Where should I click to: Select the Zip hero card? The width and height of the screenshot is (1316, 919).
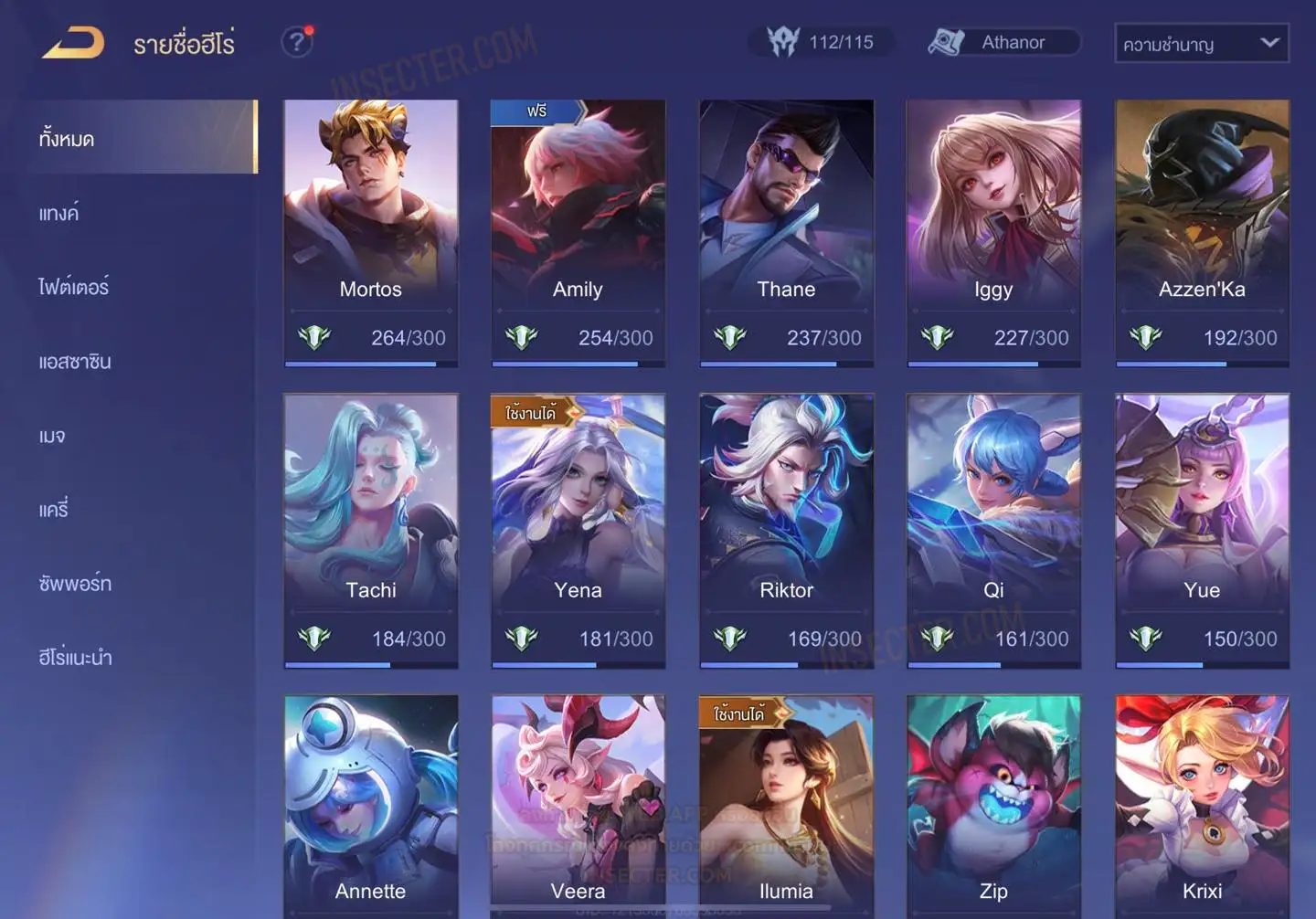(993, 804)
